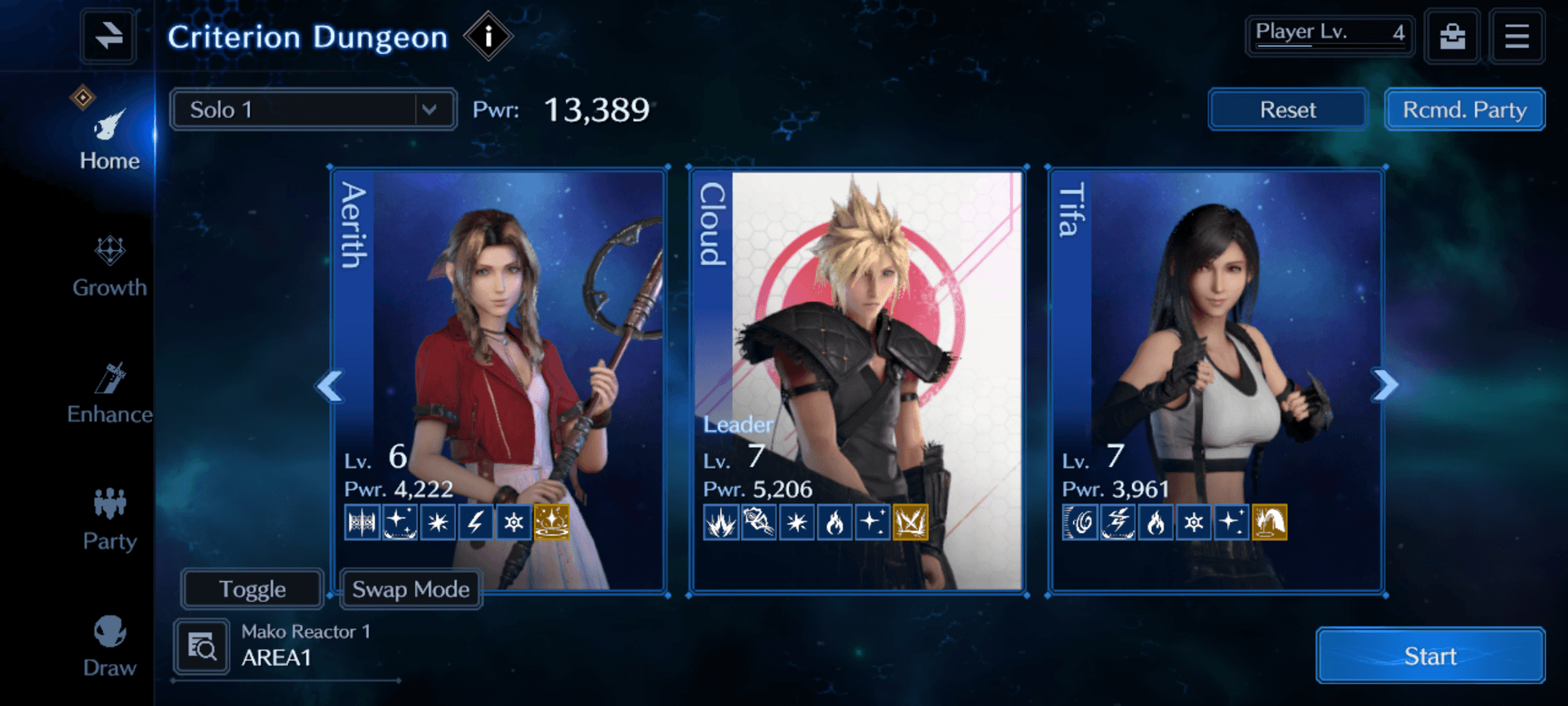The image size is (1568, 706).
Task: Open the Draw tab
Action: pos(109,646)
